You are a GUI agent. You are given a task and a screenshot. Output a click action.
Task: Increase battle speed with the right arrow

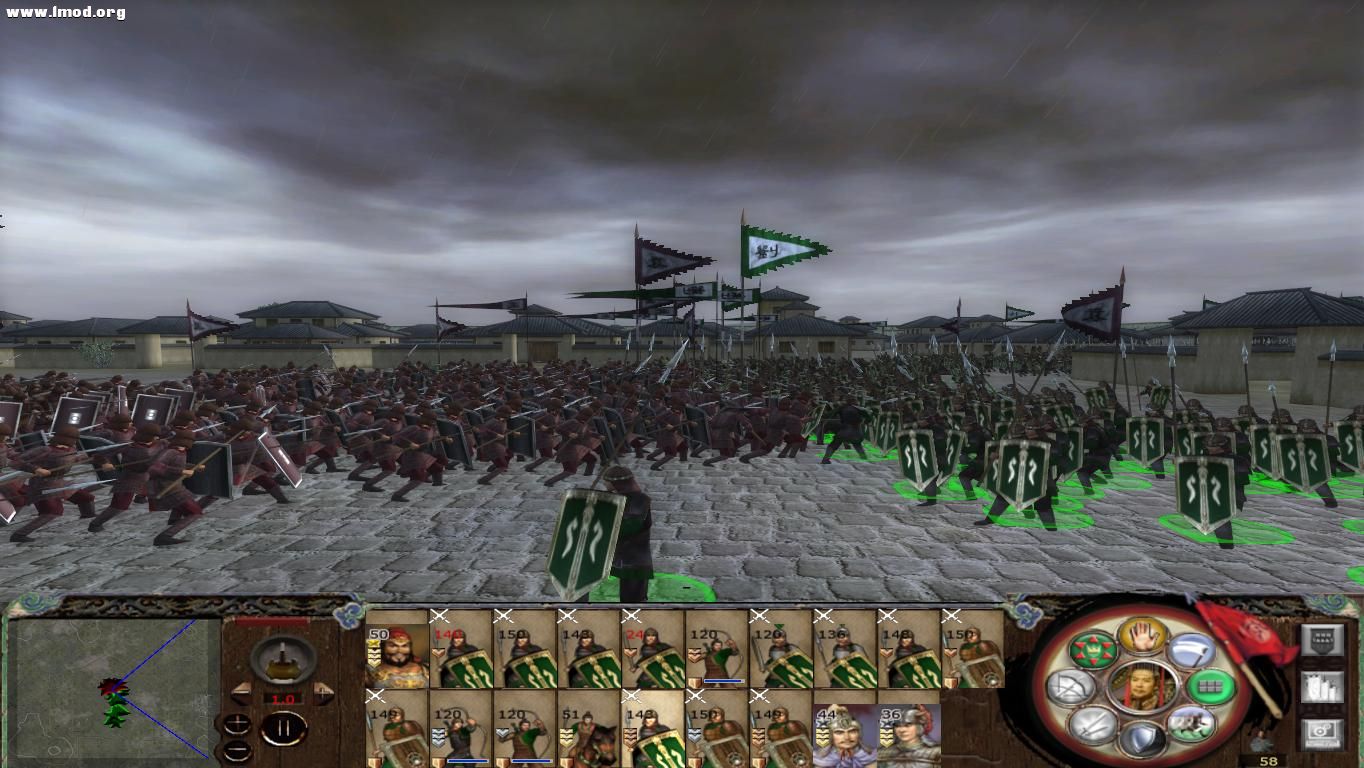(x=322, y=694)
